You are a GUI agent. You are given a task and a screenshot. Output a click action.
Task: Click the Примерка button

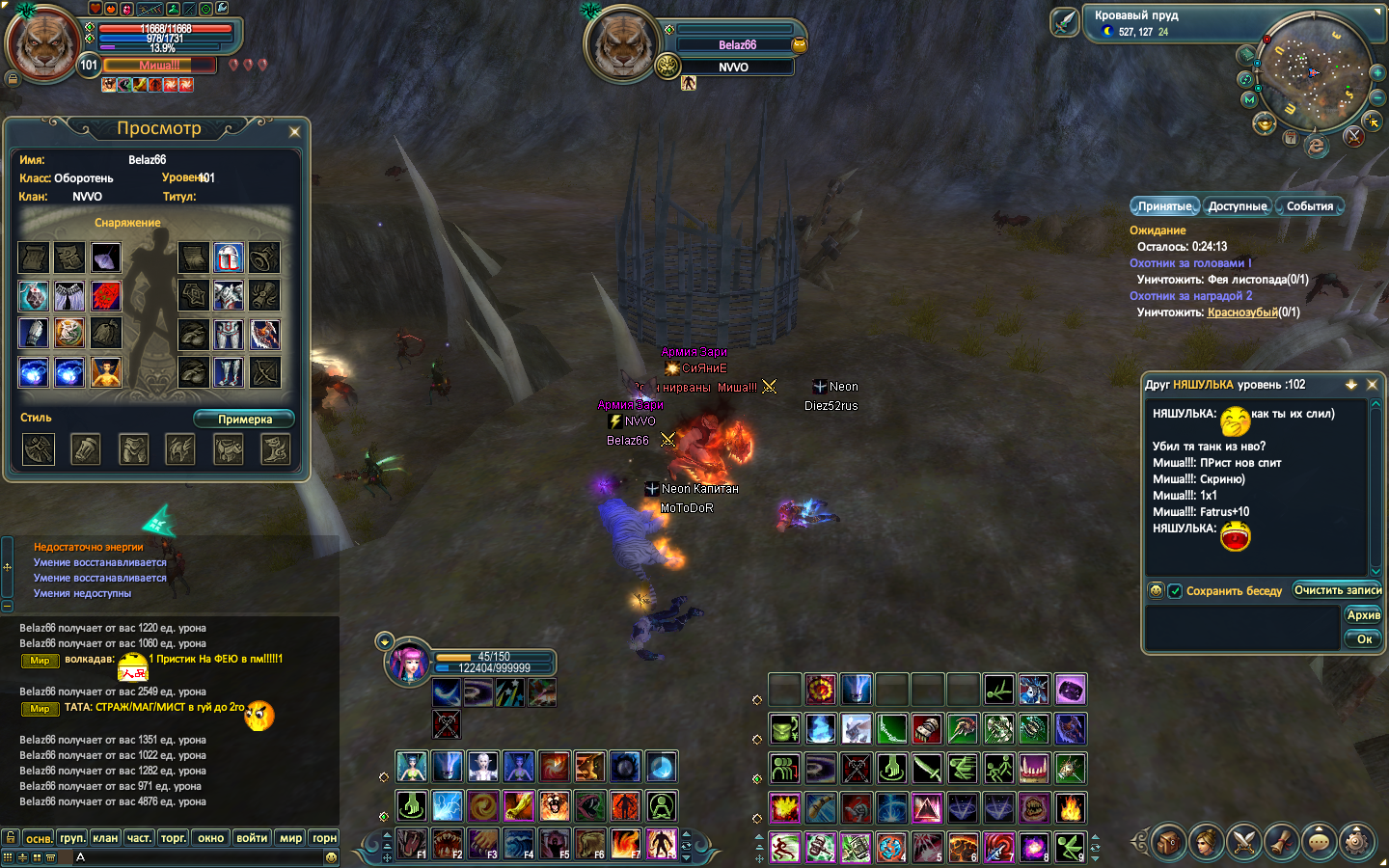[x=244, y=420]
